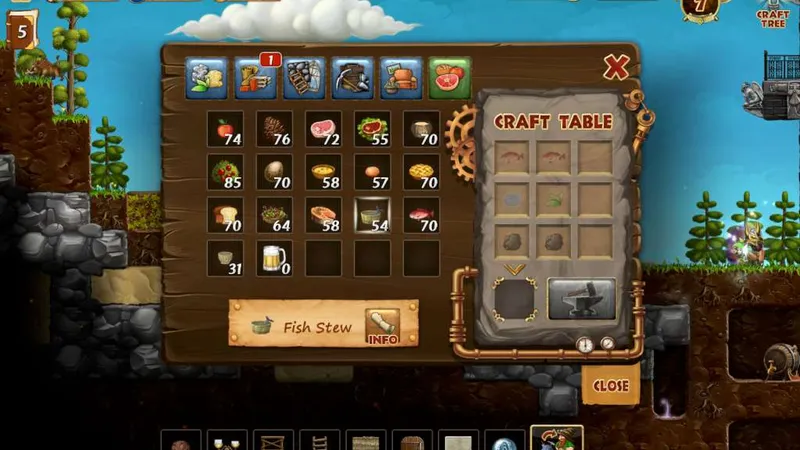Craft the item with the anvil button
The width and height of the screenshot is (800, 450).
click(582, 298)
